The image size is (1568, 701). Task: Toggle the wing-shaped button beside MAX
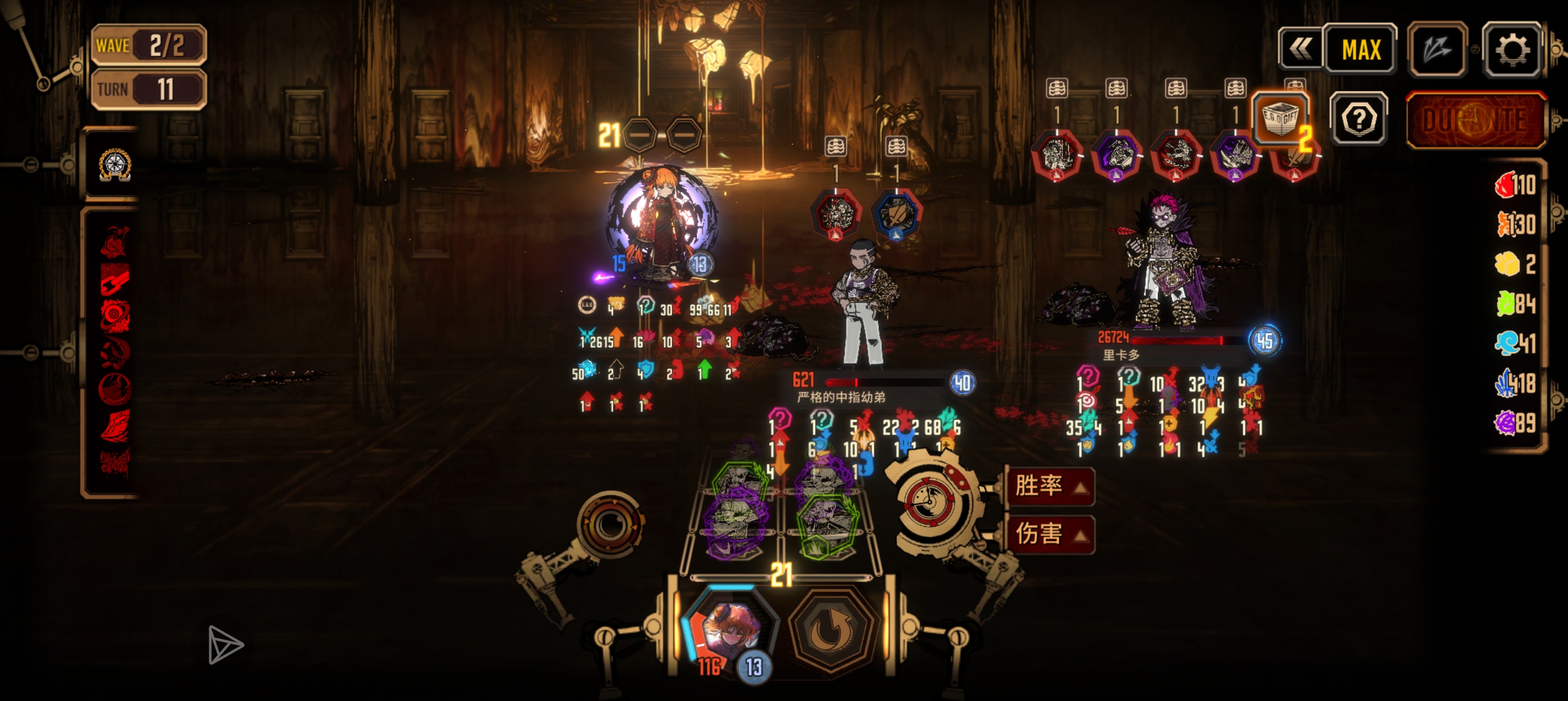(x=1437, y=49)
